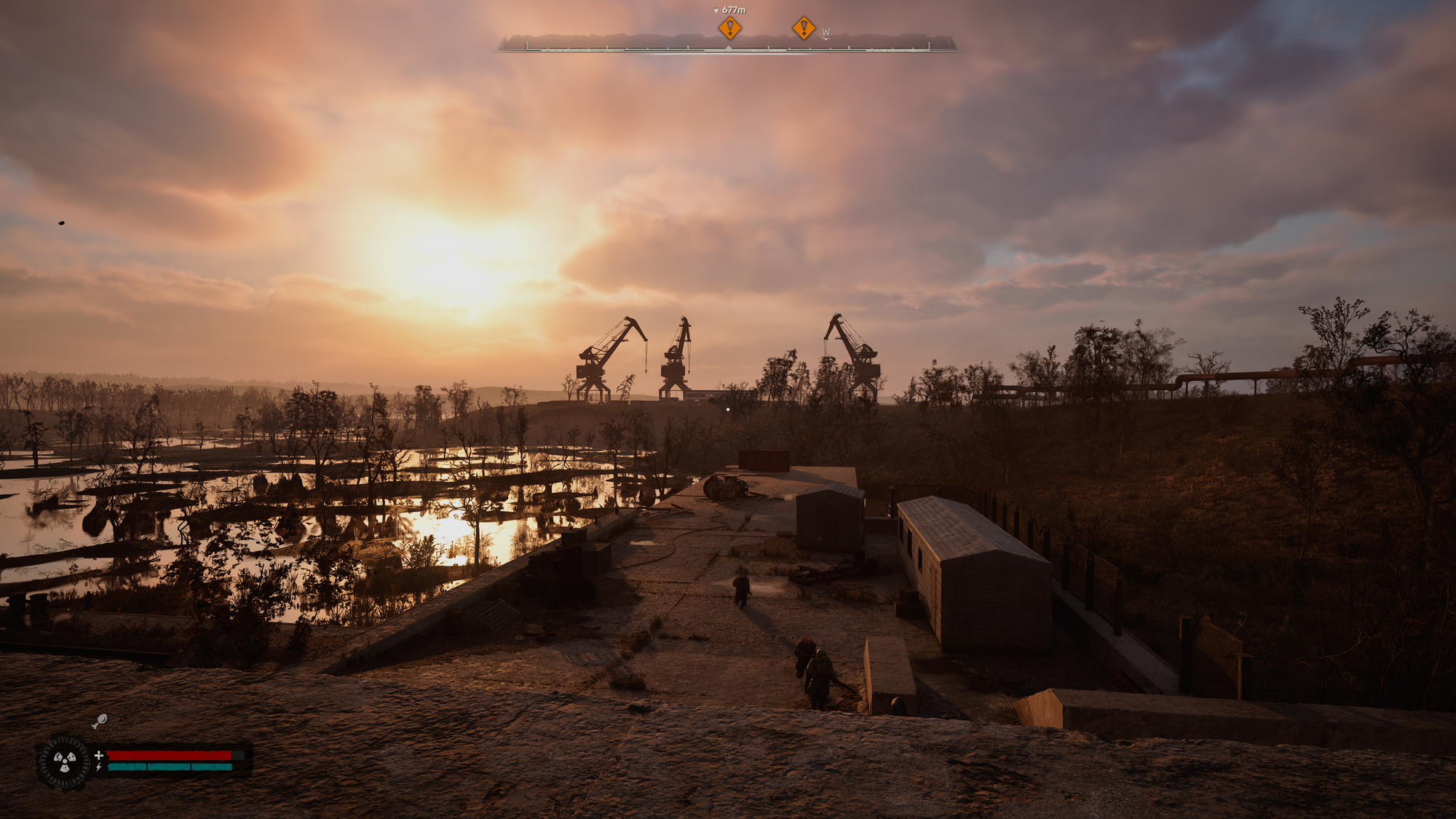
Task: Click the hunger drumstick status icon
Action: click(100, 721)
